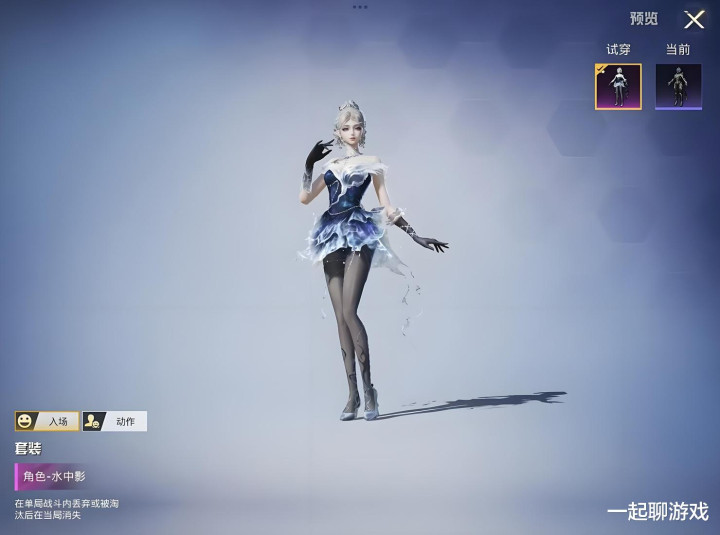720x535 pixels.
Task: Choose the 角色-水中影 outfit entry
Action: [x=55, y=476]
